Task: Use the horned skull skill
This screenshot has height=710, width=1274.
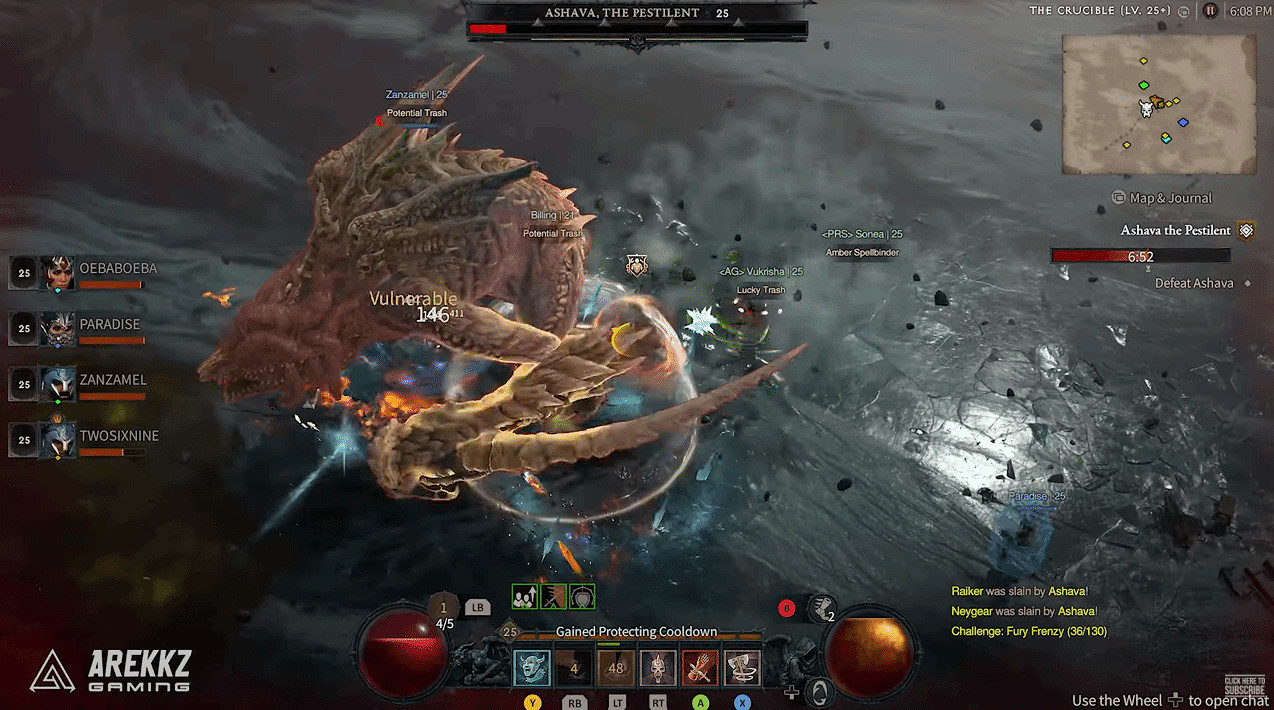Action: 658,668
